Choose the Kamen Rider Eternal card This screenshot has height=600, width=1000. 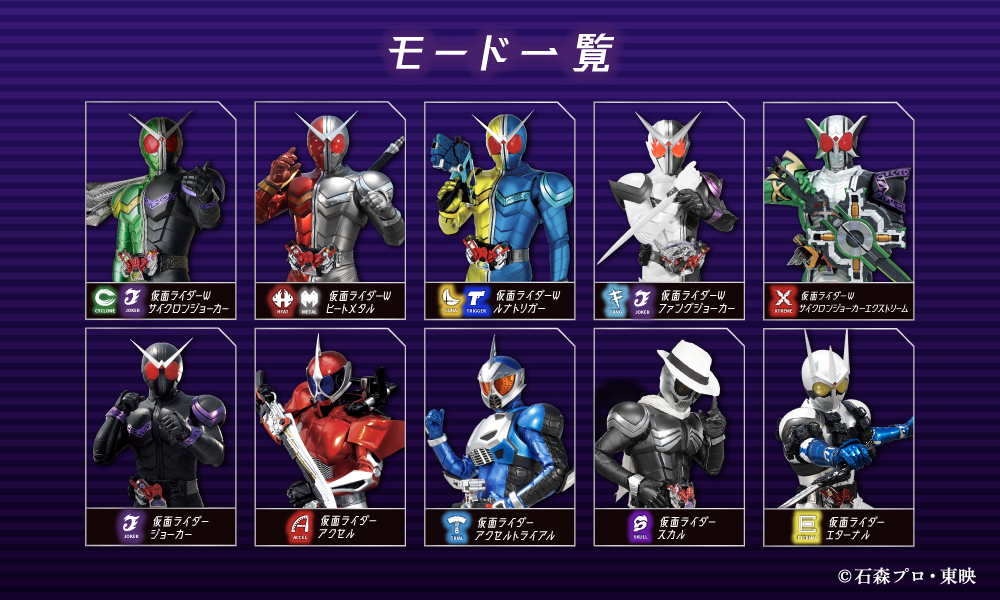tap(839, 437)
